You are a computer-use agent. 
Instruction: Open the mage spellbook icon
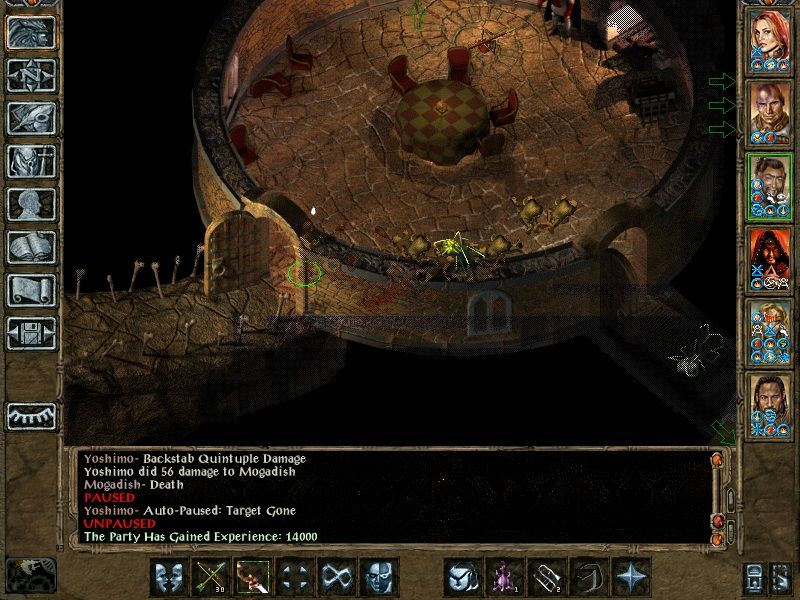31,247
